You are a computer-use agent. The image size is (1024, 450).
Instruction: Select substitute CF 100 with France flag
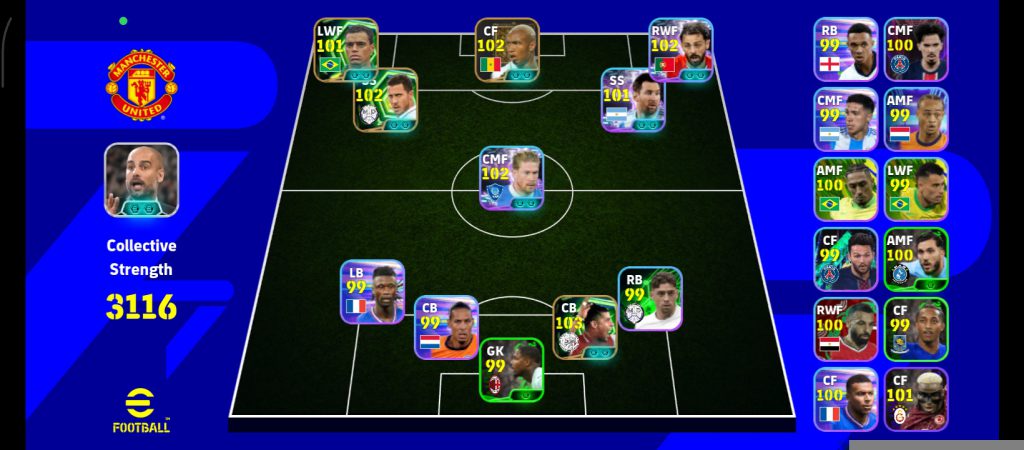click(x=845, y=399)
